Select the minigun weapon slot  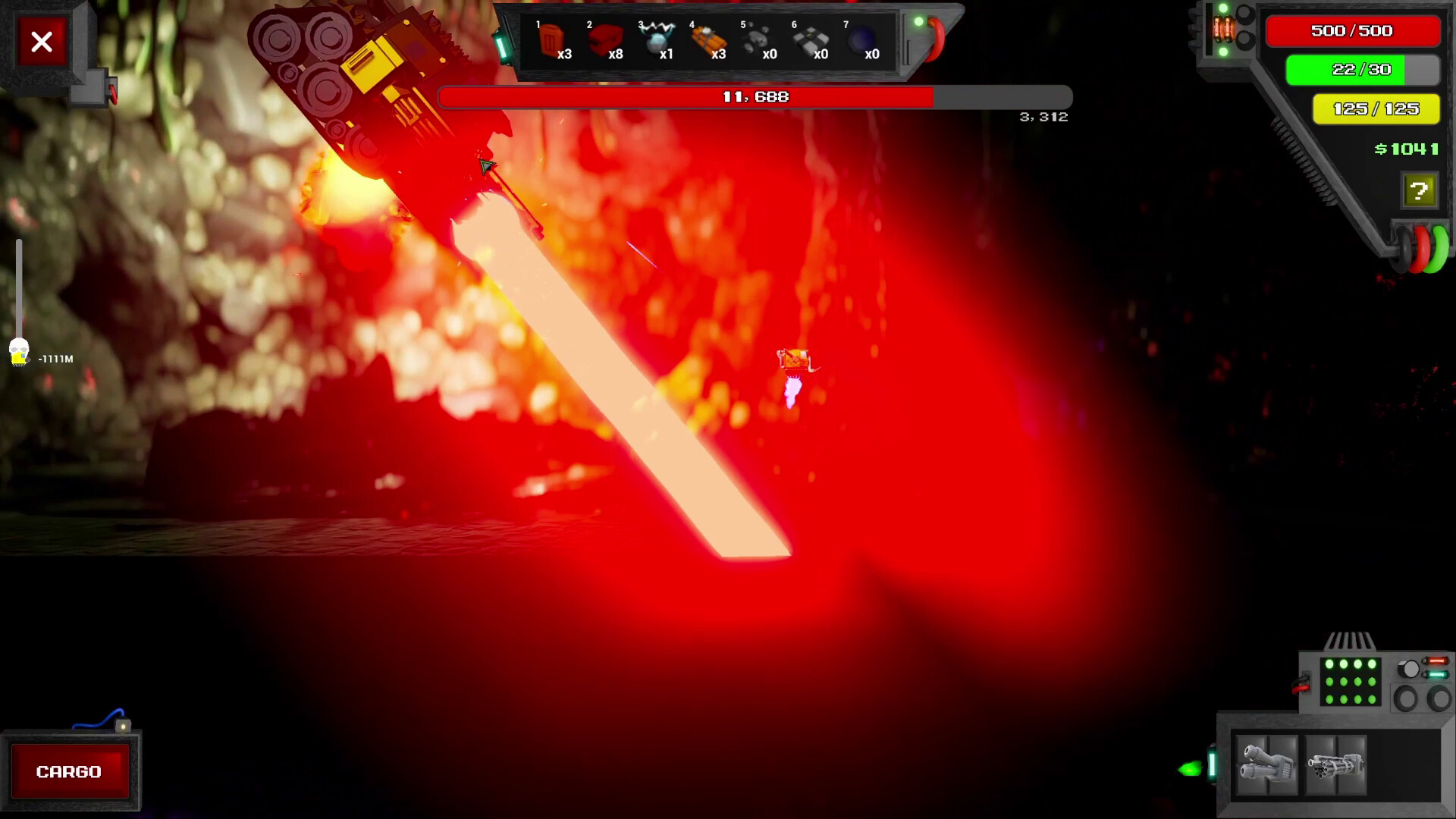tap(1335, 766)
